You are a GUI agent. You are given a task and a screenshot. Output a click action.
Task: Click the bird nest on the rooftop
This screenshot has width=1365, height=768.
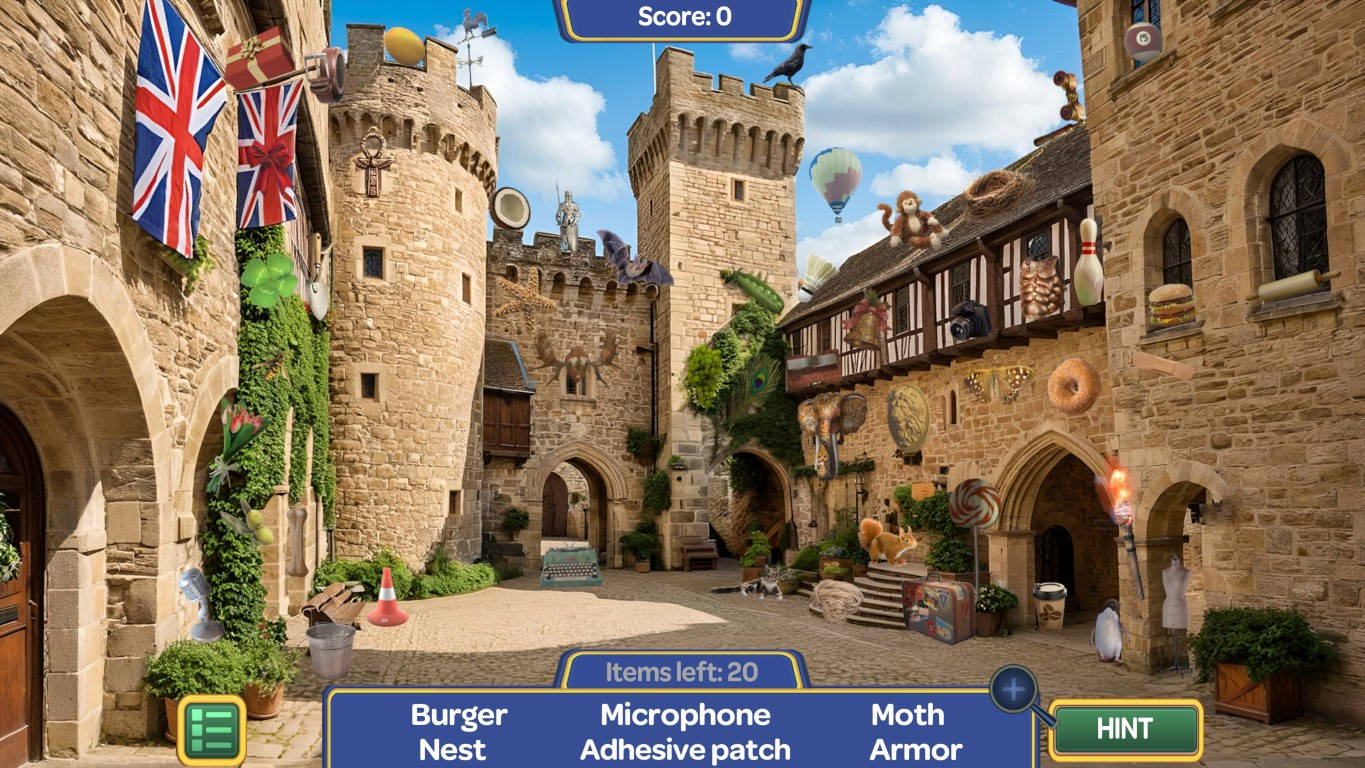[993, 187]
